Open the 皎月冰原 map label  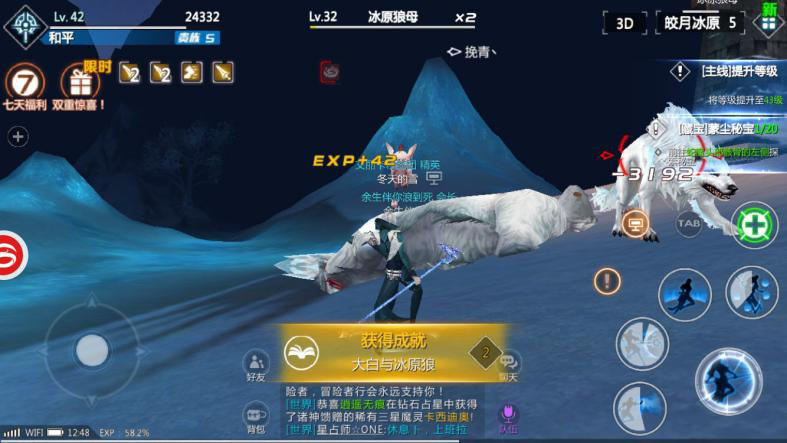coord(700,23)
